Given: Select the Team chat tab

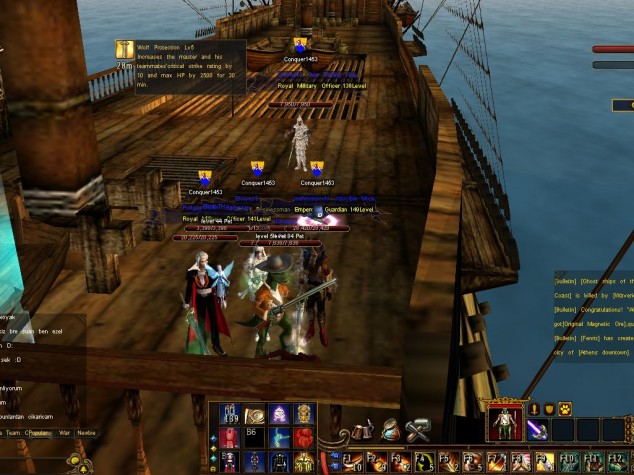Looking at the screenshot, I should pyautogui.click(x=14, y=434).
